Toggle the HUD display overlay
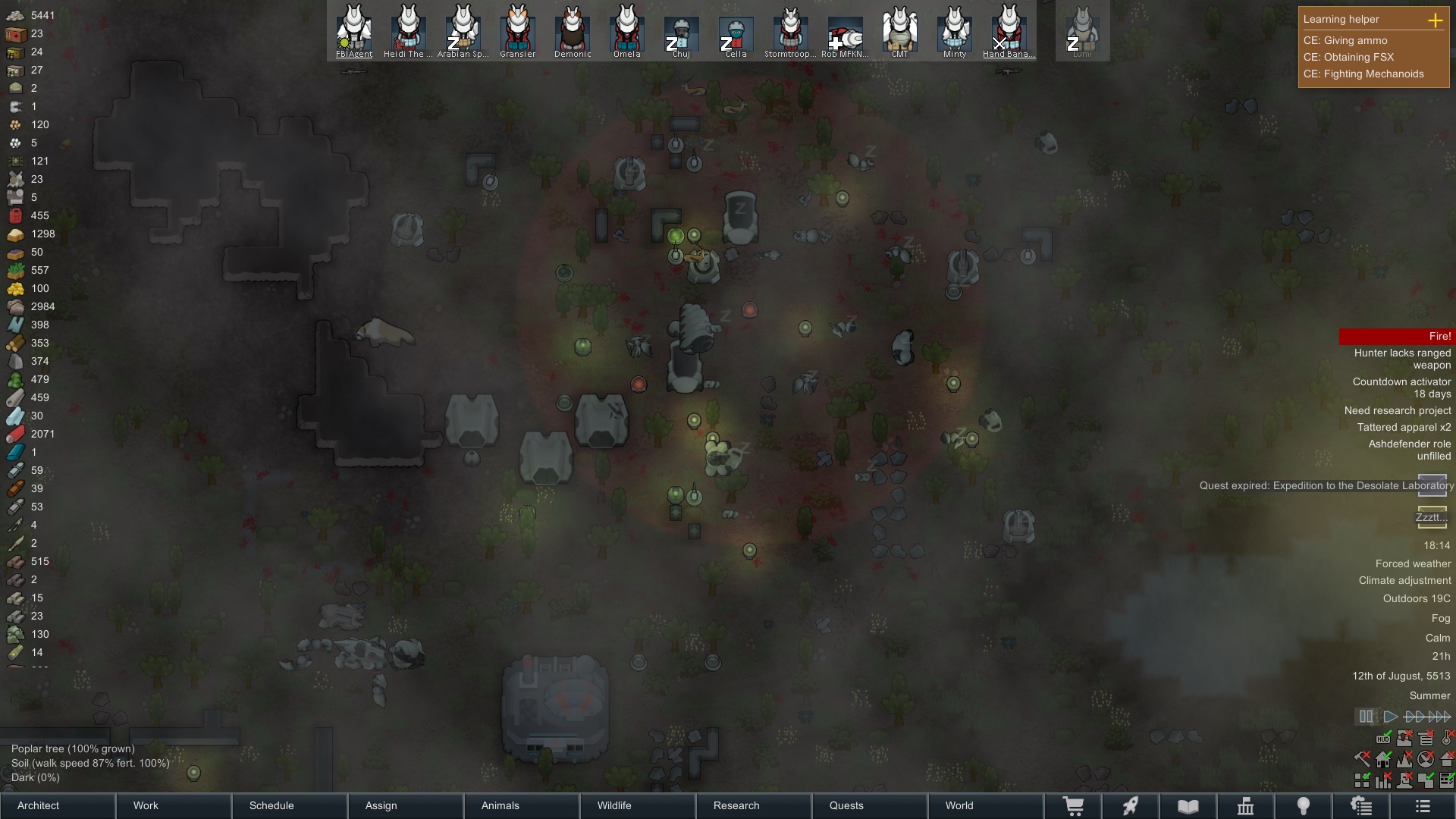This screenshot has height=819, width=1456. pos(1383,739)
